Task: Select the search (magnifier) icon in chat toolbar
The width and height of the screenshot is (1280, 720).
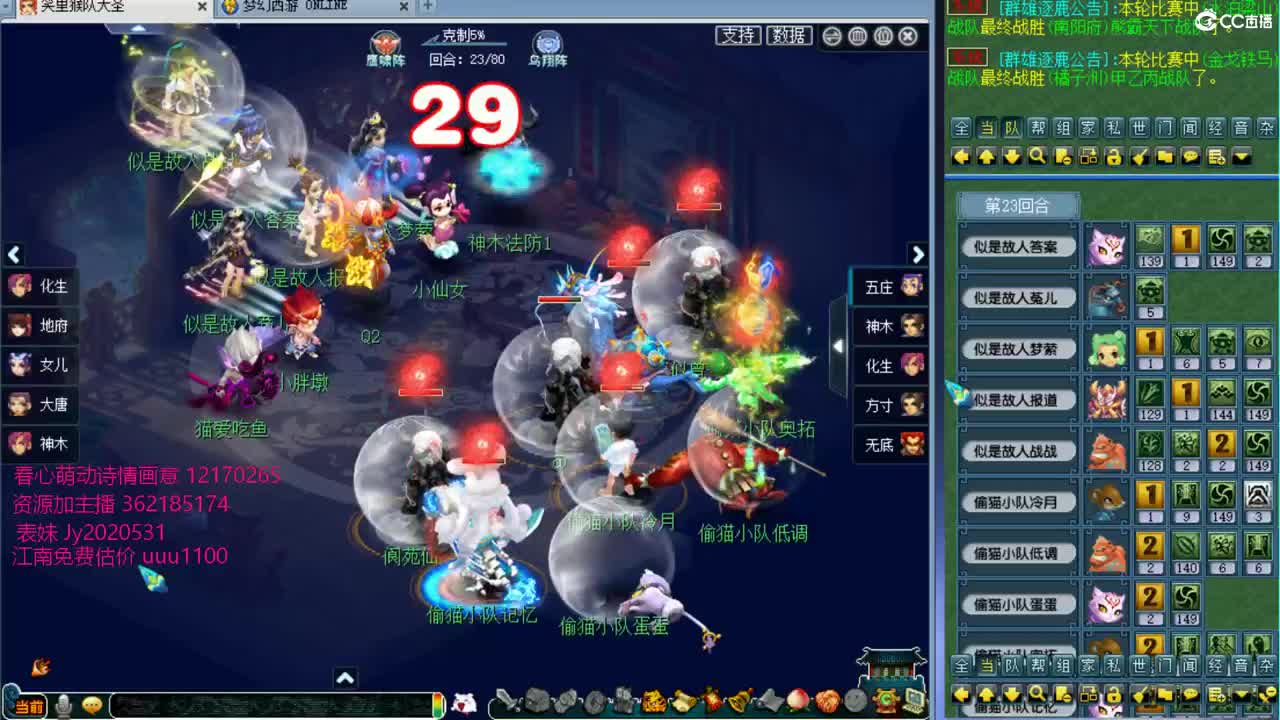Action: coord(1037,156)
